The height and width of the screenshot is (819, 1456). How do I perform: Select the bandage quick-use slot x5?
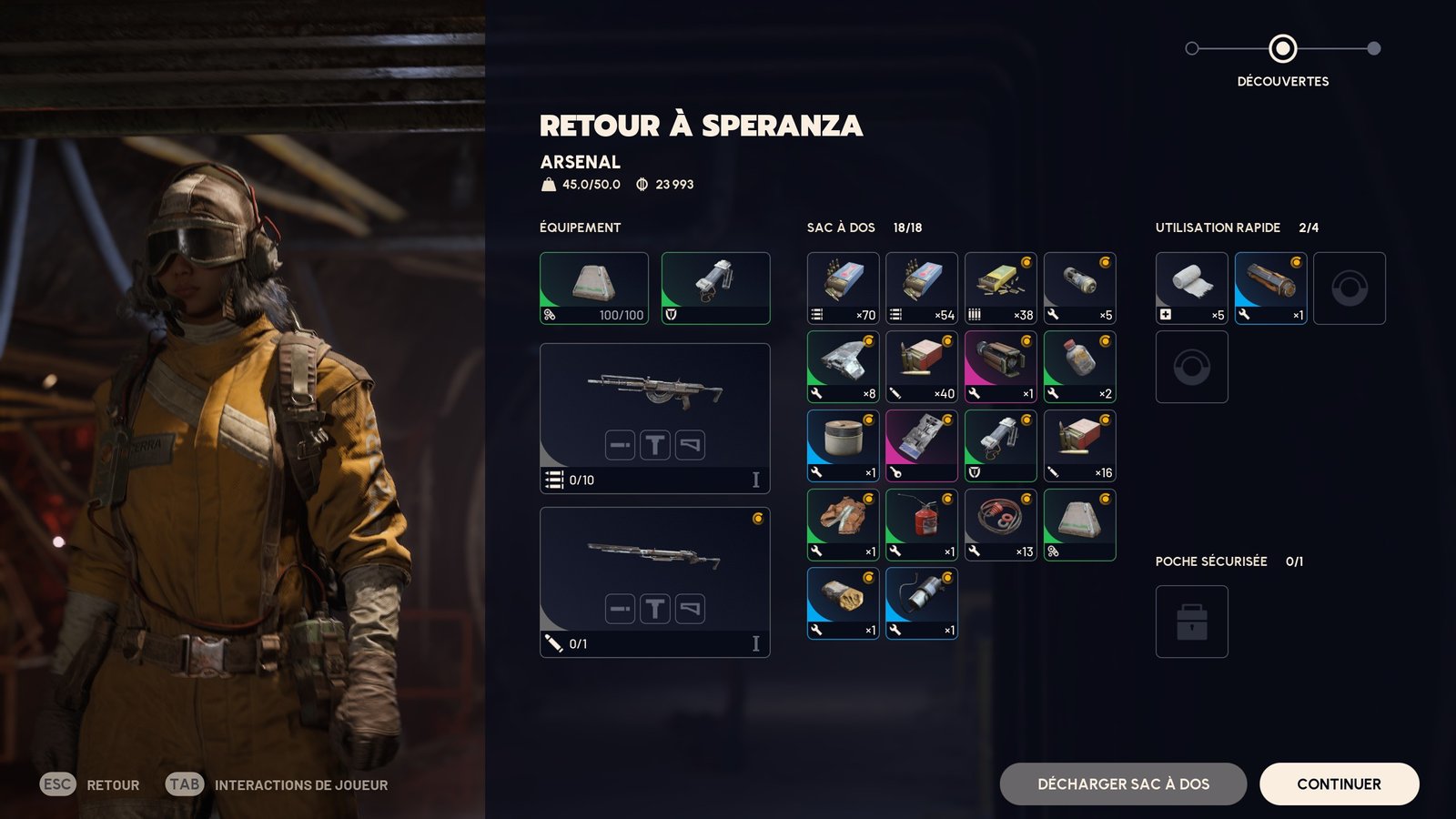pyautogui.click(x=1191, y=288)
